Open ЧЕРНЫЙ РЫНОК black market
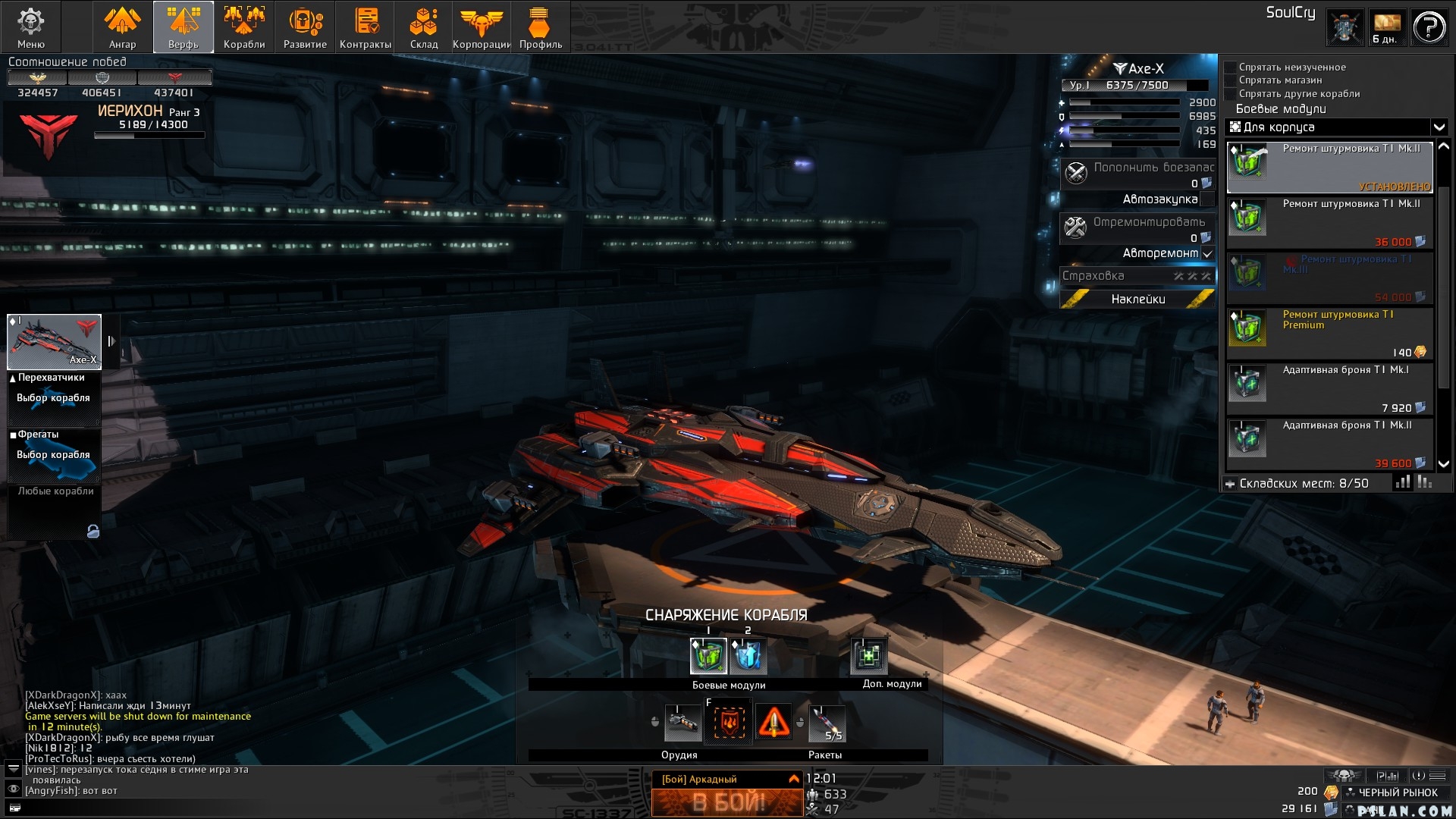1456x819 pixels. pos(1397,792)
